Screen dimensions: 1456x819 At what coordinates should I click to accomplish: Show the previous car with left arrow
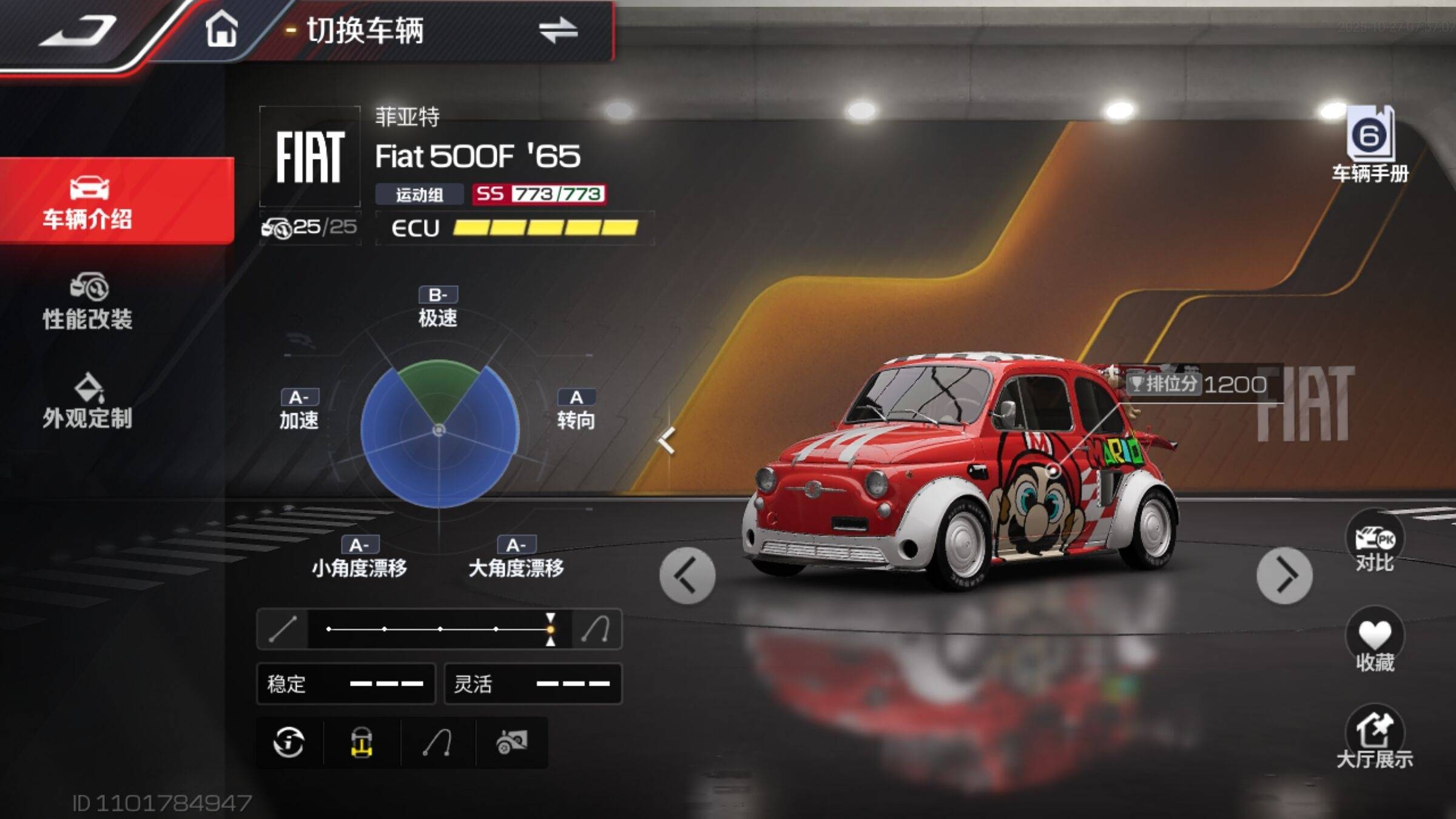[x=687, y=575]
